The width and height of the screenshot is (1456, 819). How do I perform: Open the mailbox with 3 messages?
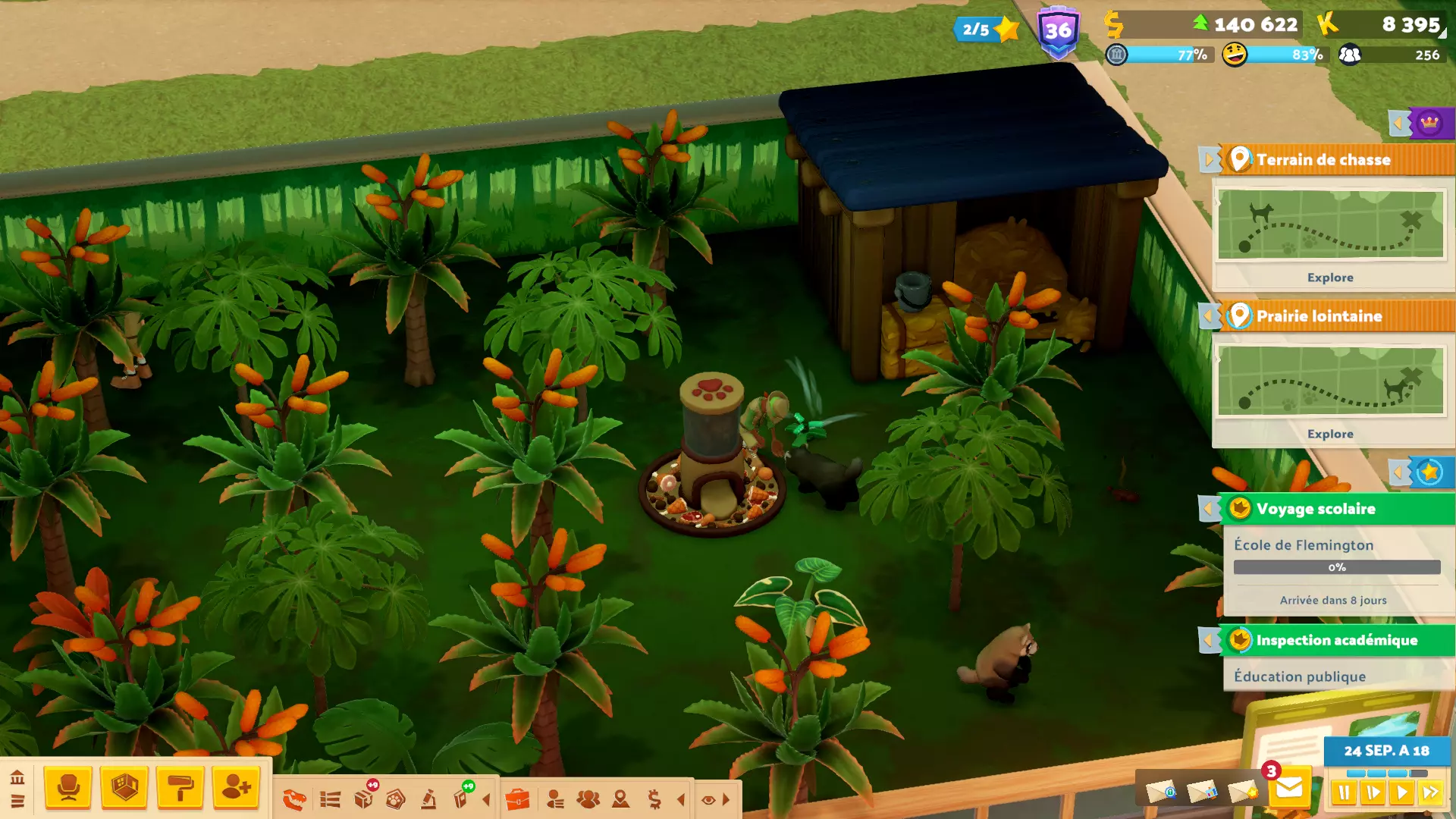coord(1288,789)
